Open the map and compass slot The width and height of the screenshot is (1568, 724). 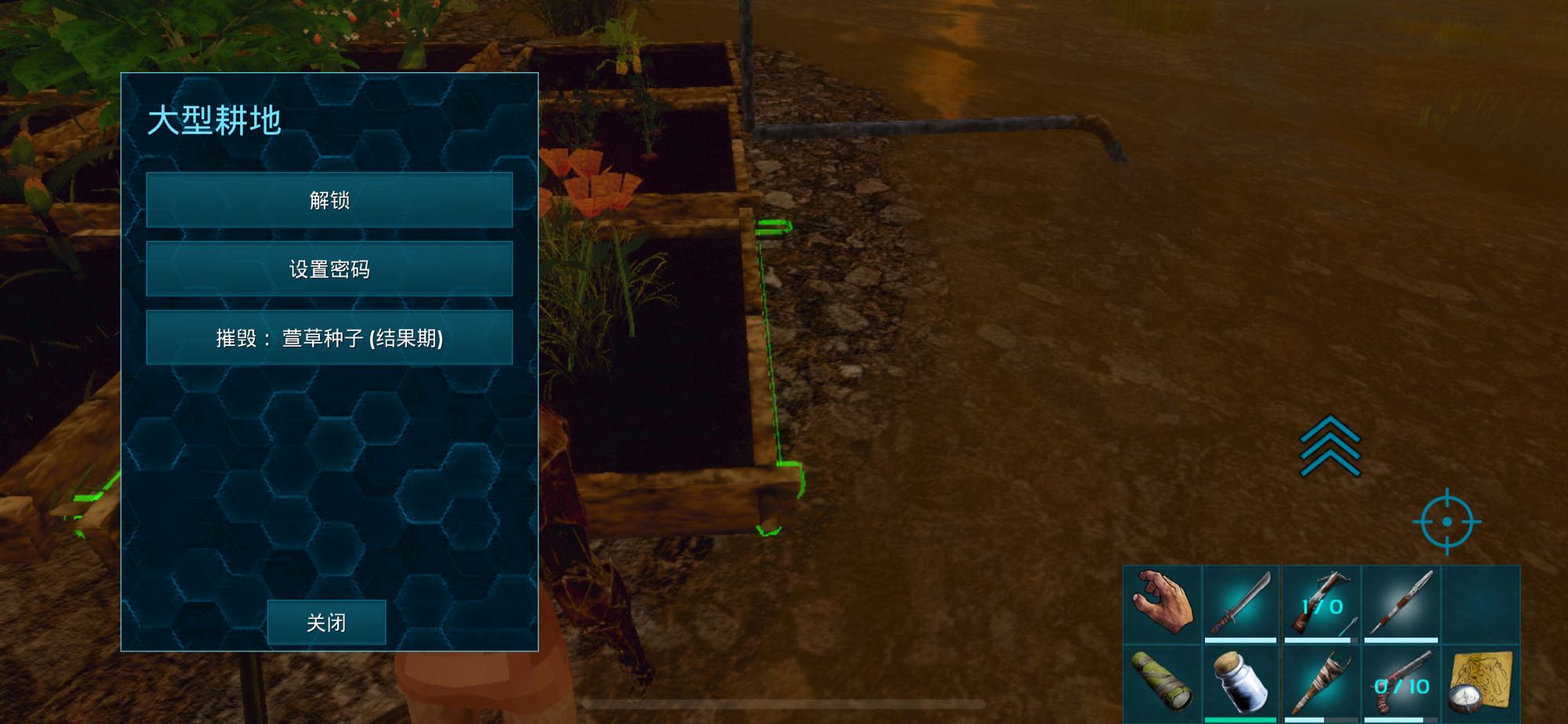tap(1480, 682)
